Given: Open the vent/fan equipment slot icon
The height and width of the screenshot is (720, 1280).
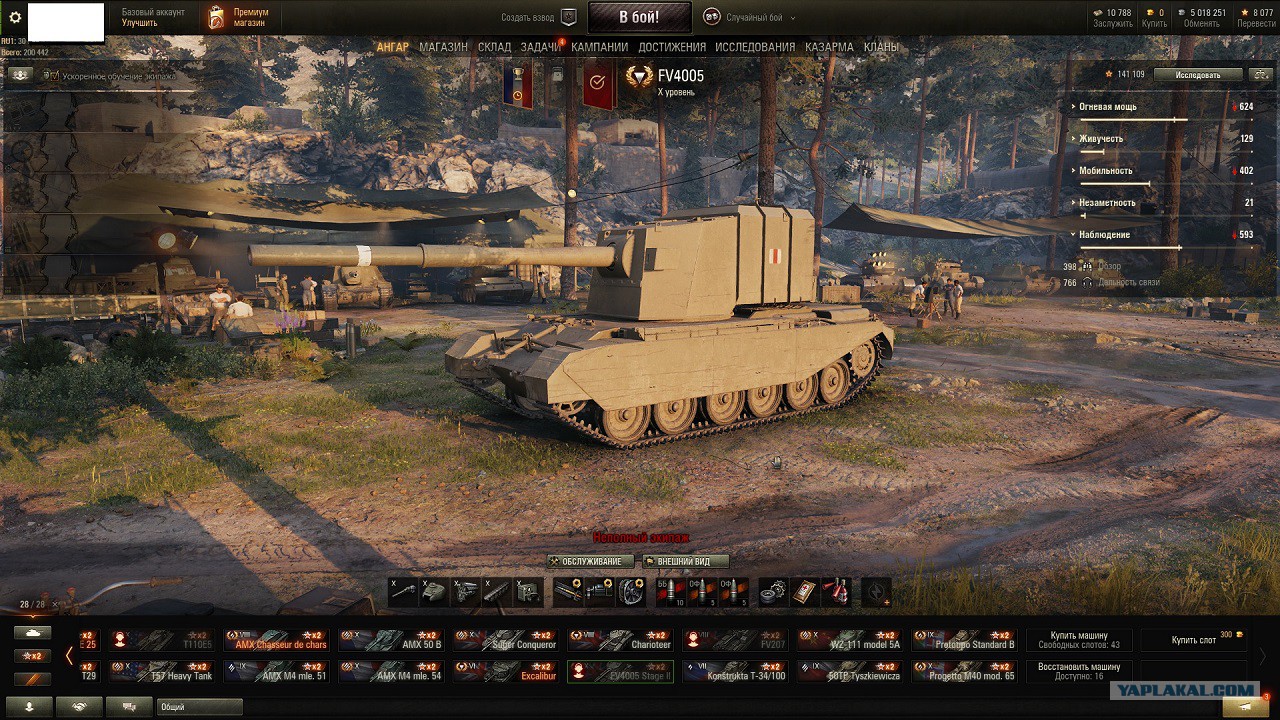Looking at the screenshot, I should click(629, 593).
